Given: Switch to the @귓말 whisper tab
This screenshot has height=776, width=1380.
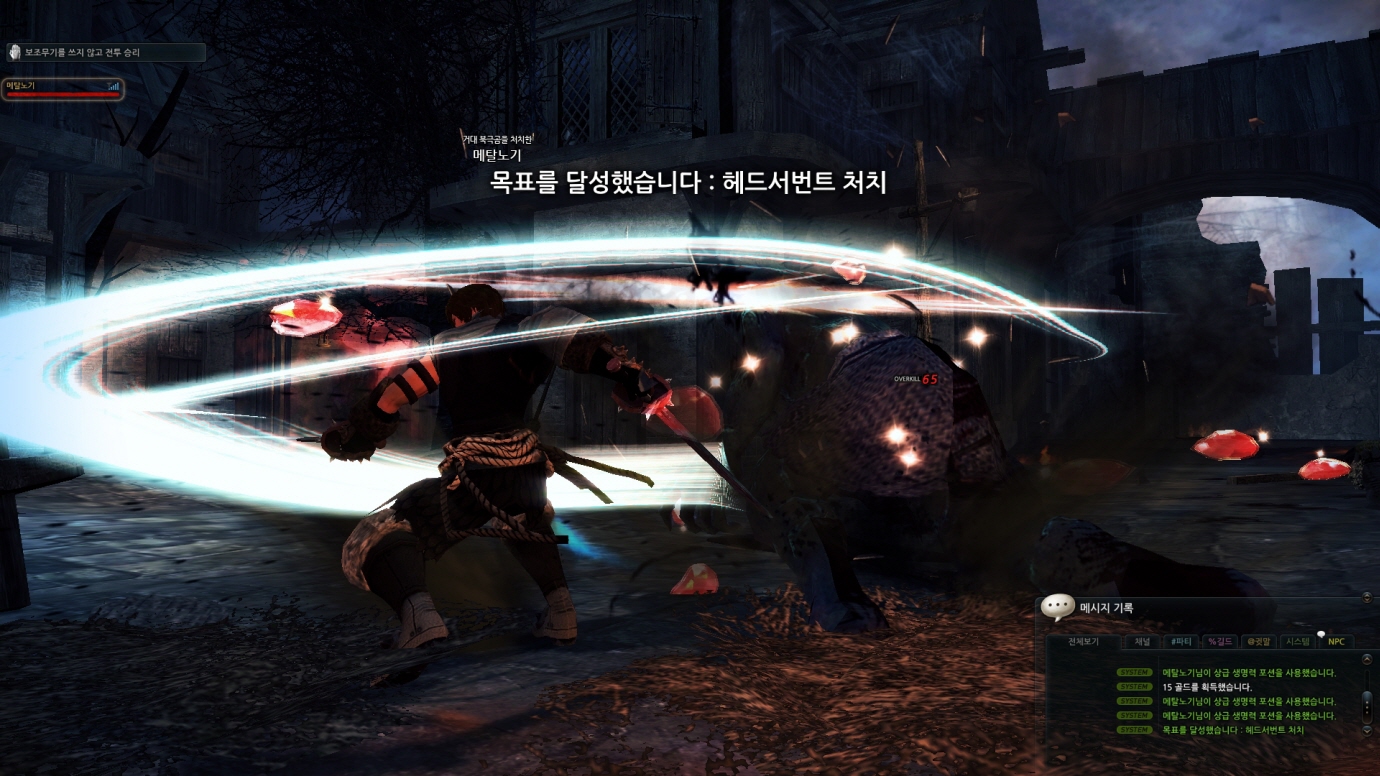Looking at the screenshot, I should tap(1258, 641).
